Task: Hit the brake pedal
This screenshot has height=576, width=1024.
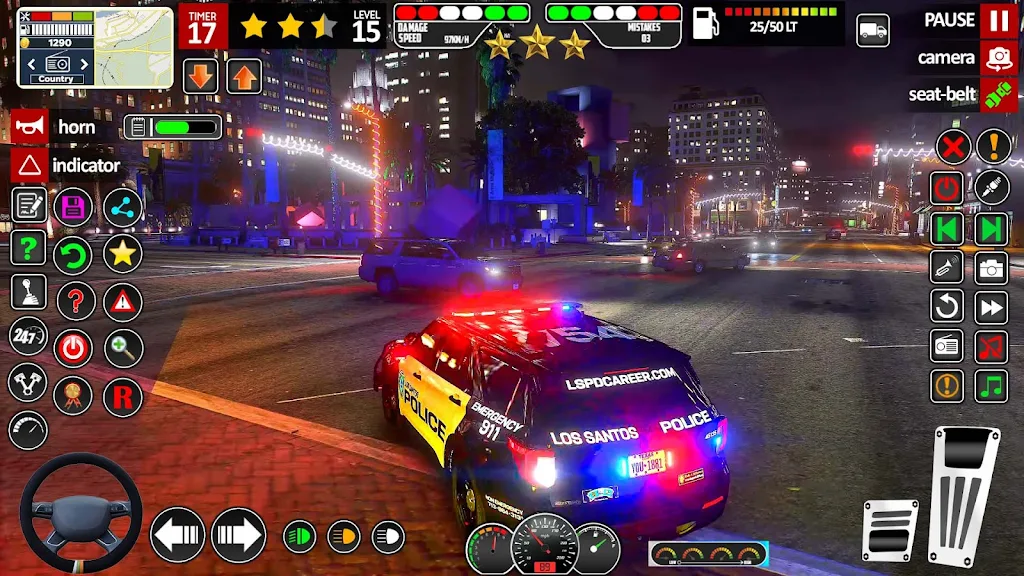Action: pyautogui.click(x=890, y=530)
